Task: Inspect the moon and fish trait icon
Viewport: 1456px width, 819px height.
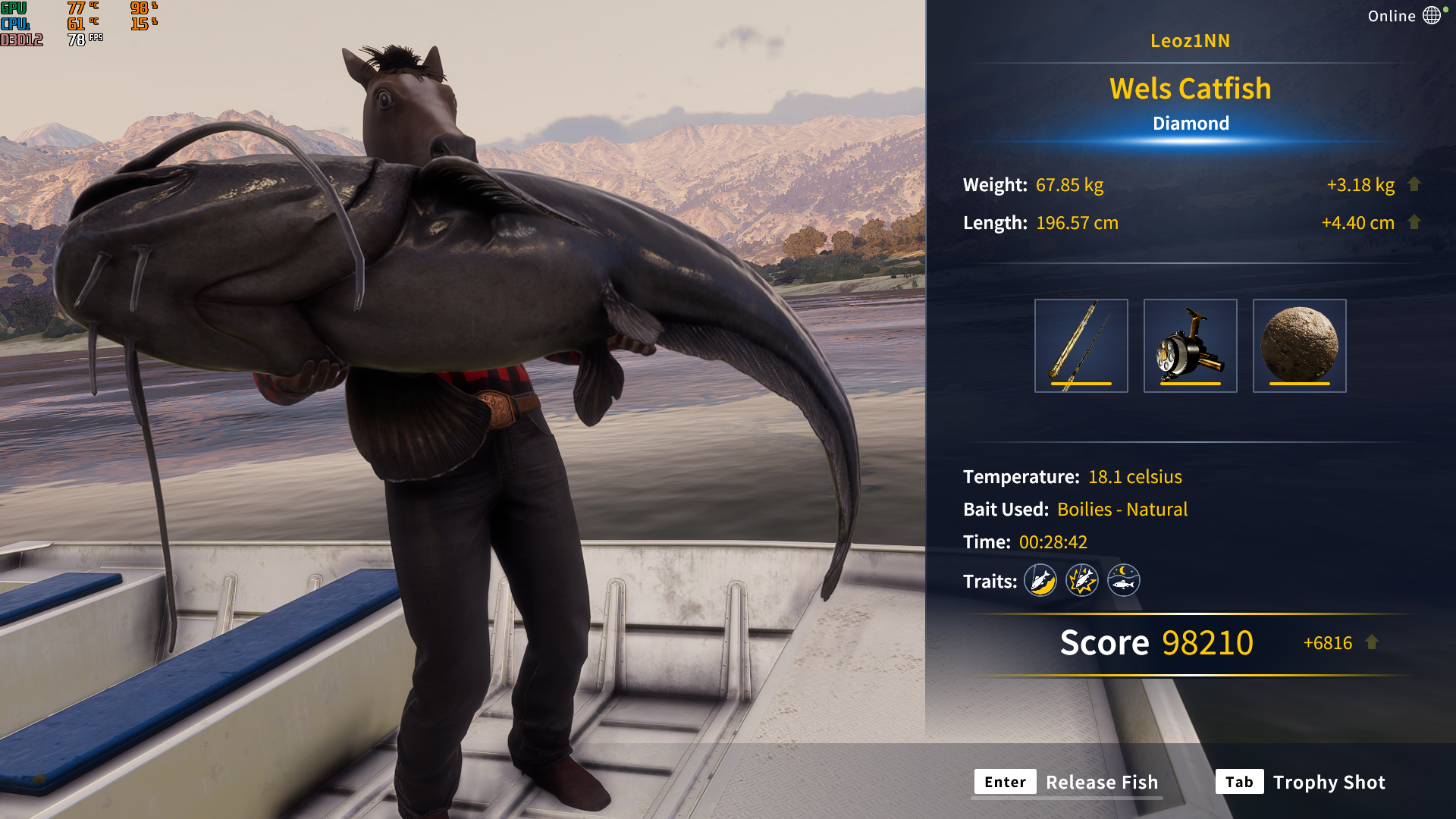Action: [1124, 581]
